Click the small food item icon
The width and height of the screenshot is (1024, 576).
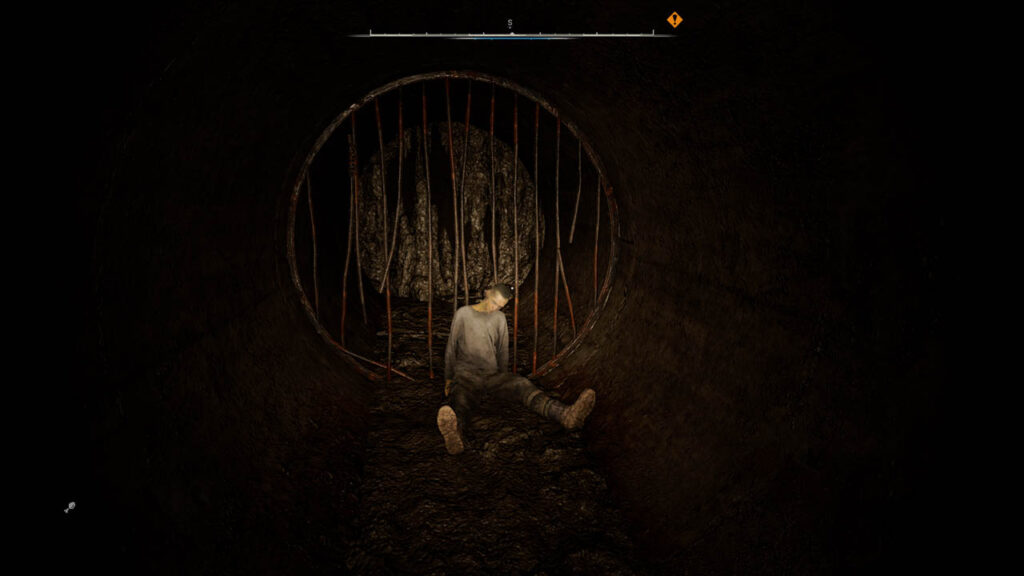pos(69,508)
